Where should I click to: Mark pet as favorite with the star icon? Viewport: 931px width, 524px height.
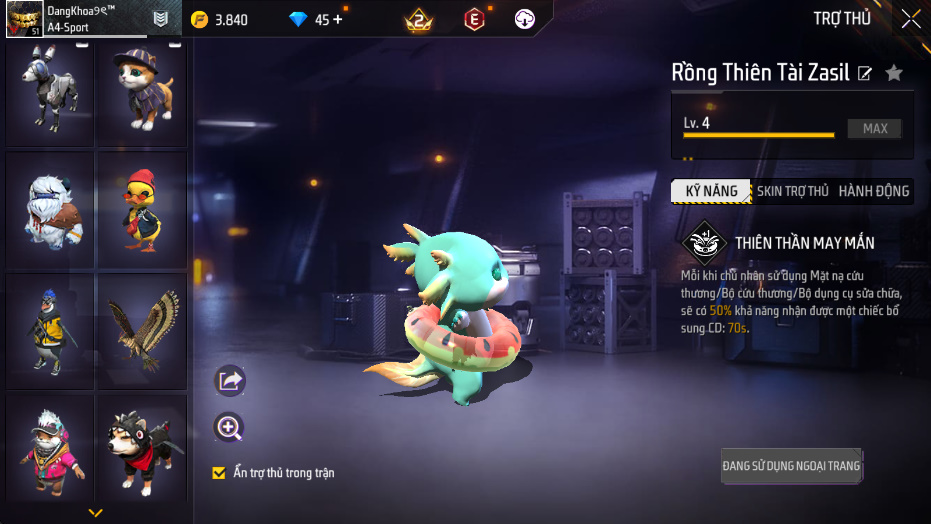tap(894, 73)
